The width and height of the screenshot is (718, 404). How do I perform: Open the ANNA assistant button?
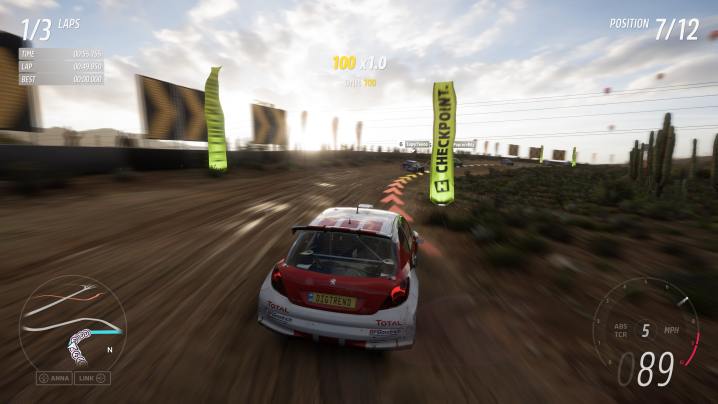[x=54, y=378]
